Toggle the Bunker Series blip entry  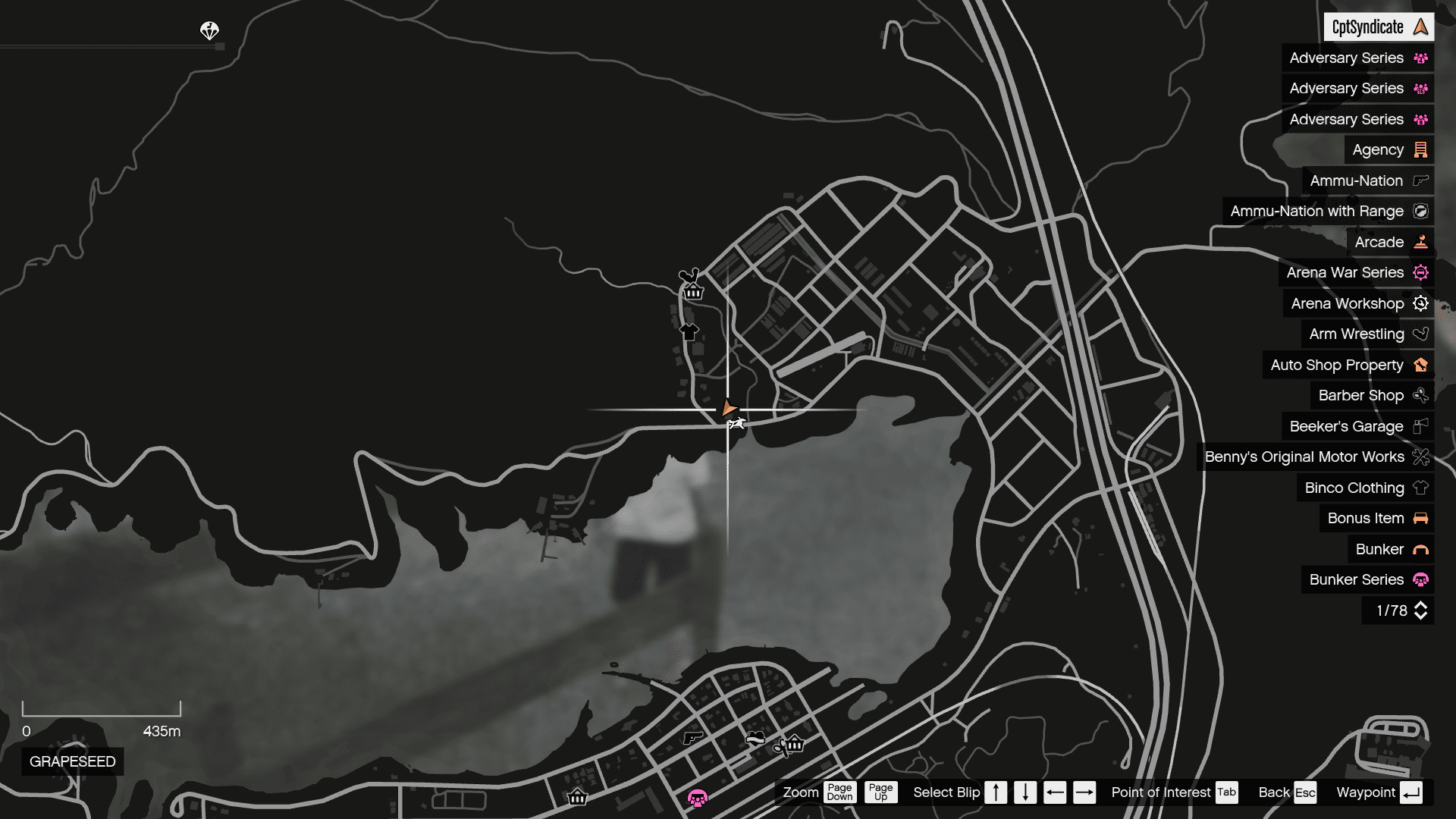click(x=1357, y=579)
